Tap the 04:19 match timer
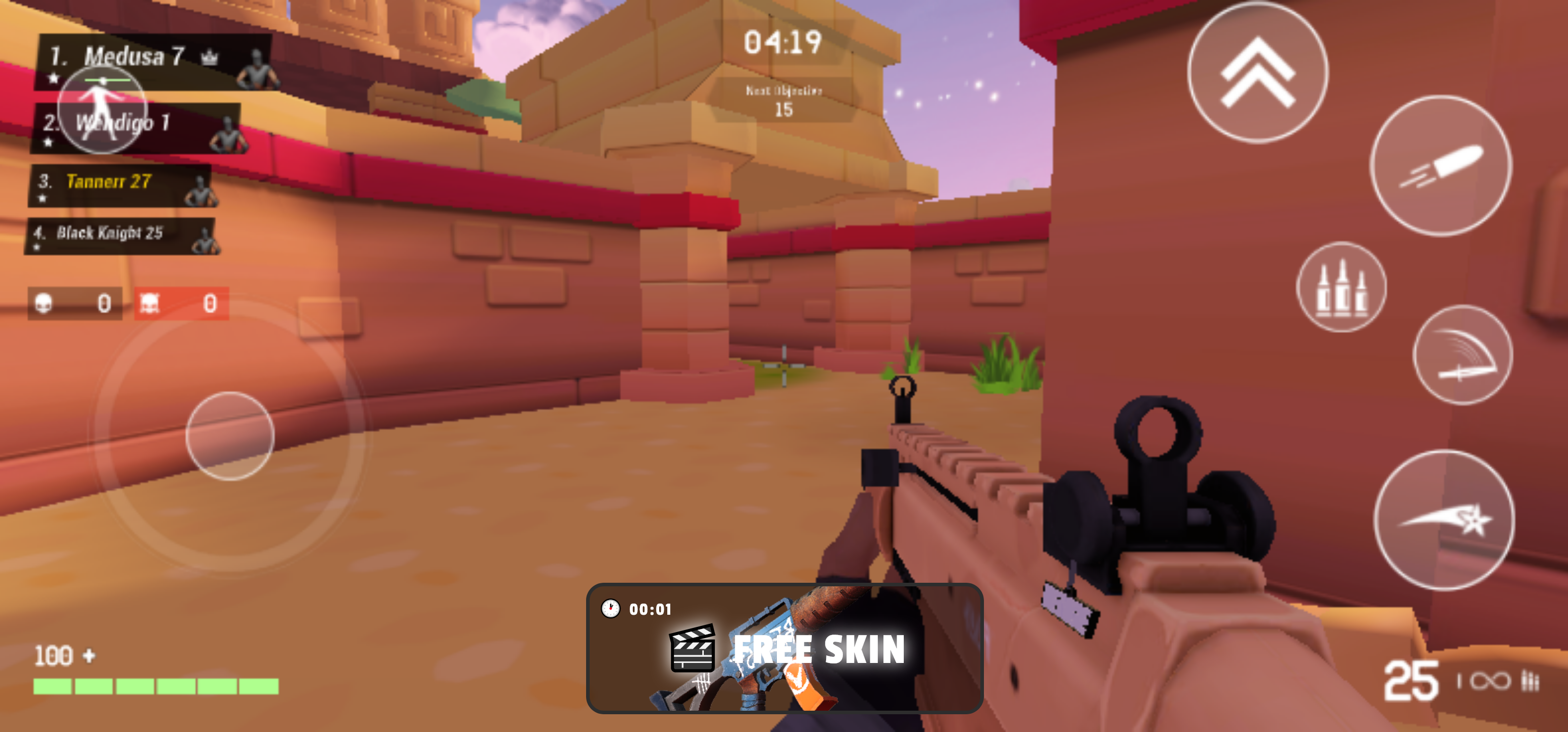 (784, 42)
